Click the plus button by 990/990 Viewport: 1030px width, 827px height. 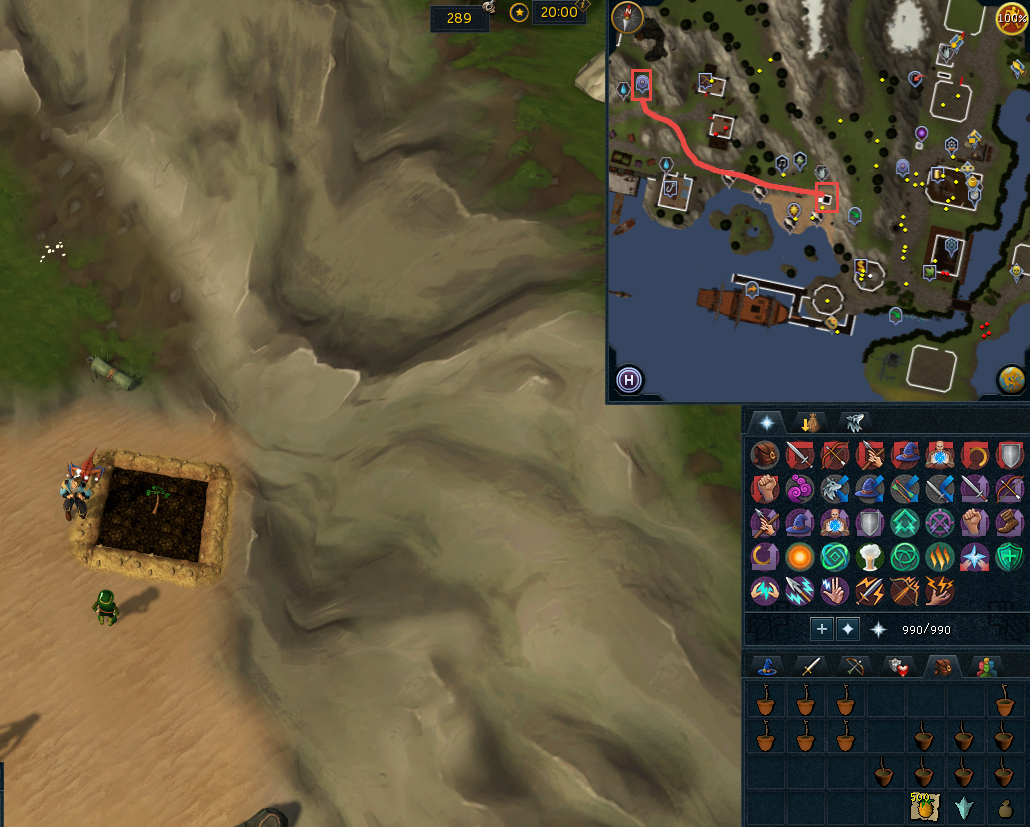point(822,629)
